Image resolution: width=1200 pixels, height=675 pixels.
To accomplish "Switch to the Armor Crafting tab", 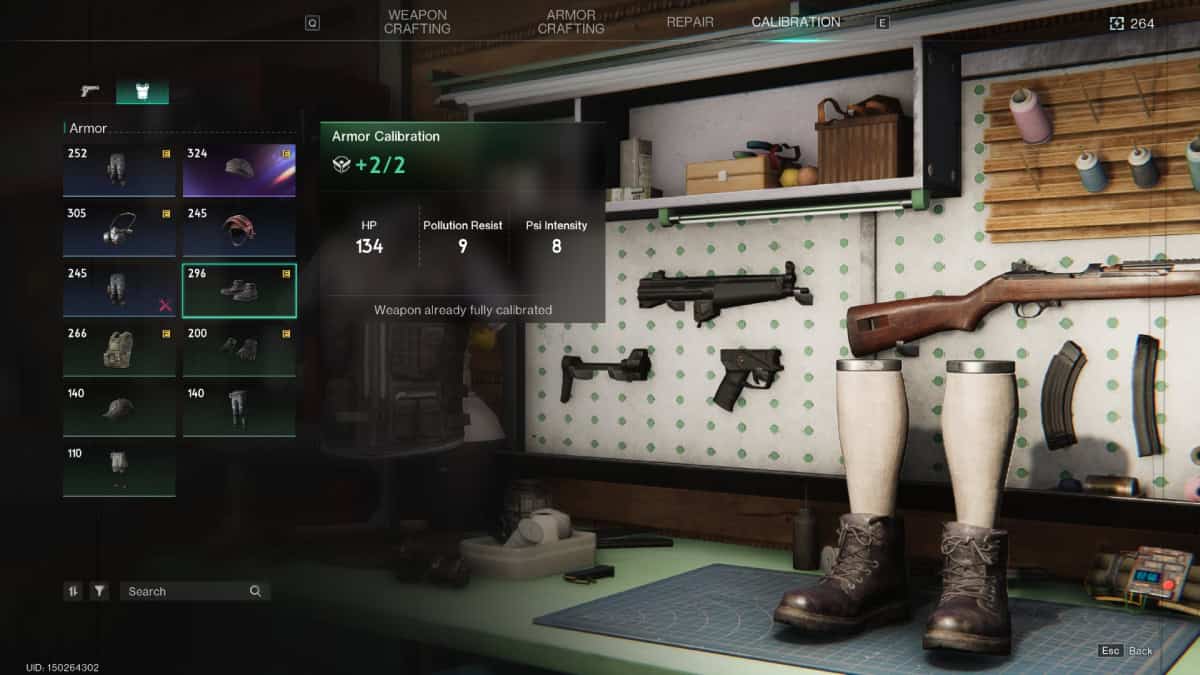I will point(571,22).
